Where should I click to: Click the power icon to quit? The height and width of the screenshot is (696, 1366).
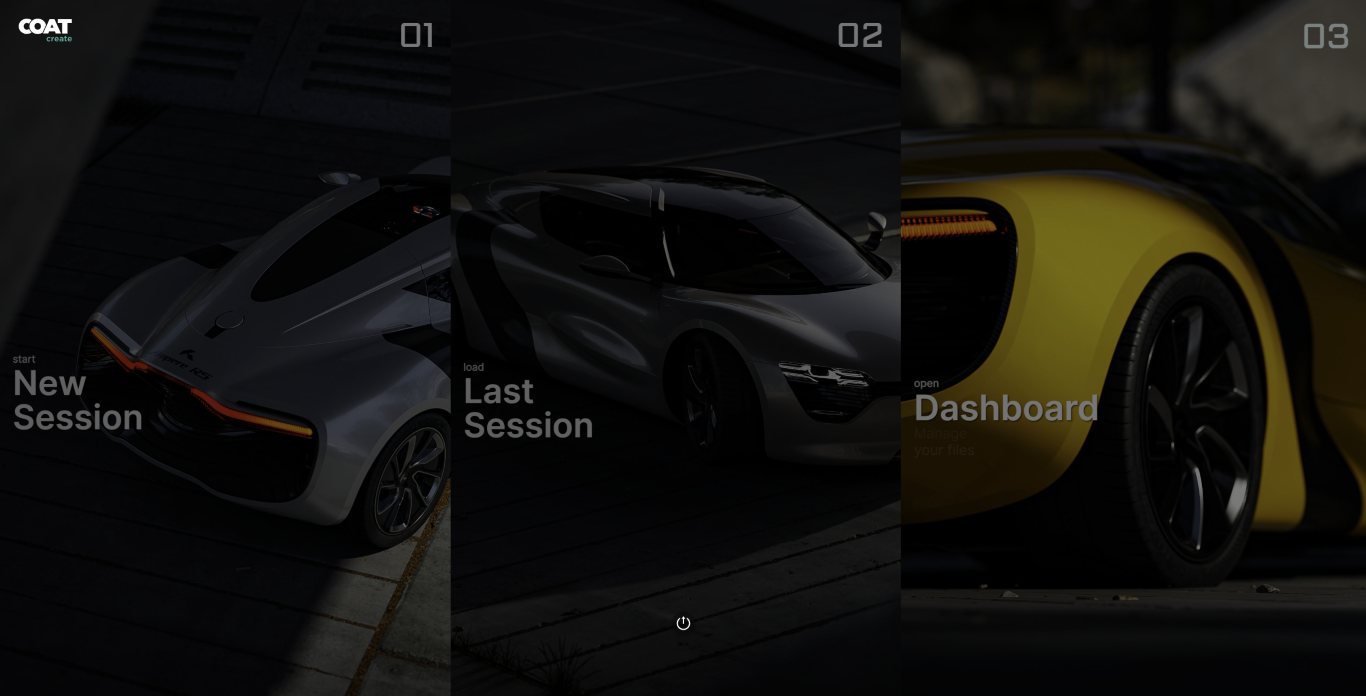pyautogui.click(x=683, y=623)
